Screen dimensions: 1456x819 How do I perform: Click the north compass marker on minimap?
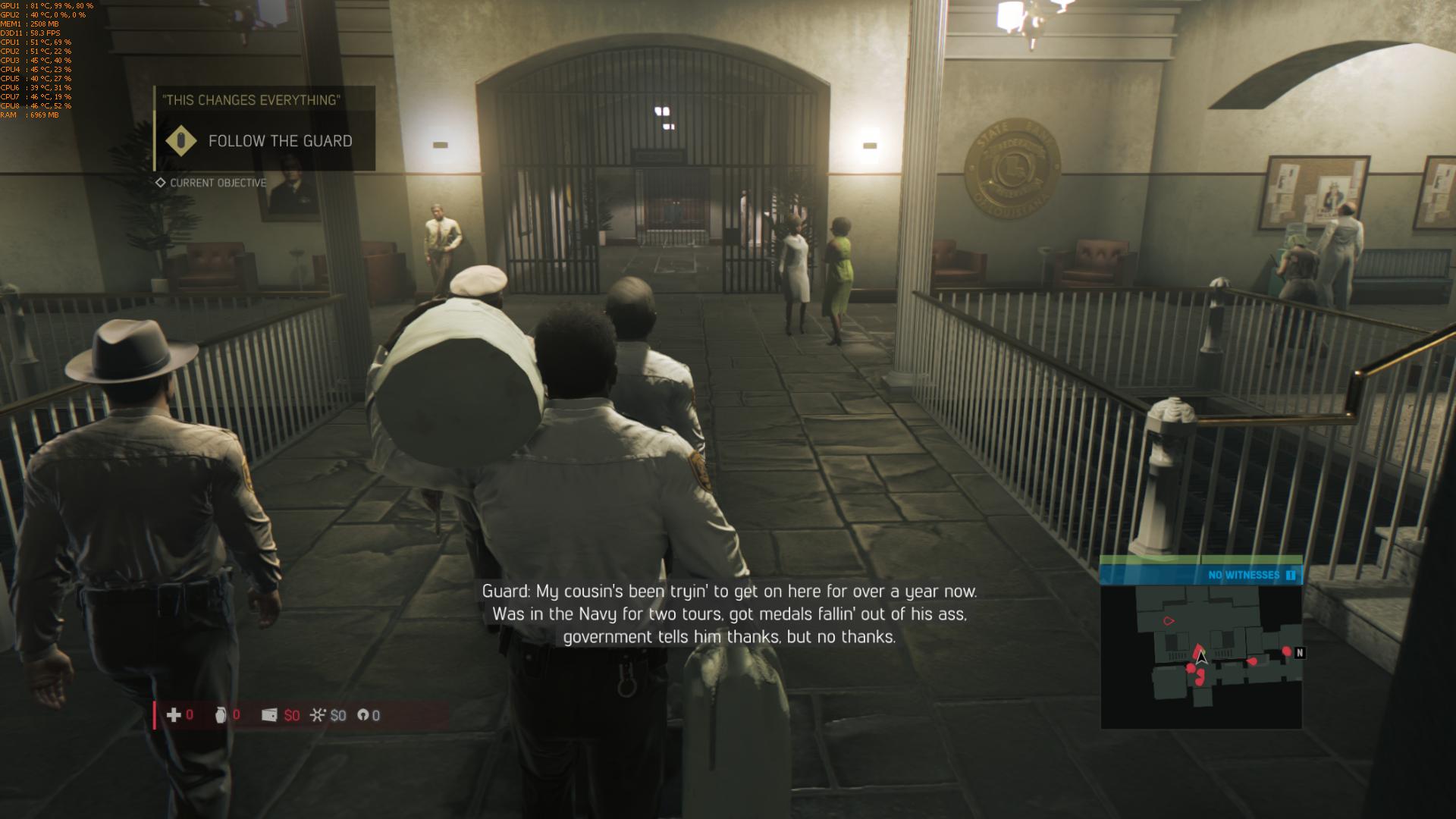pos(1300,652)
